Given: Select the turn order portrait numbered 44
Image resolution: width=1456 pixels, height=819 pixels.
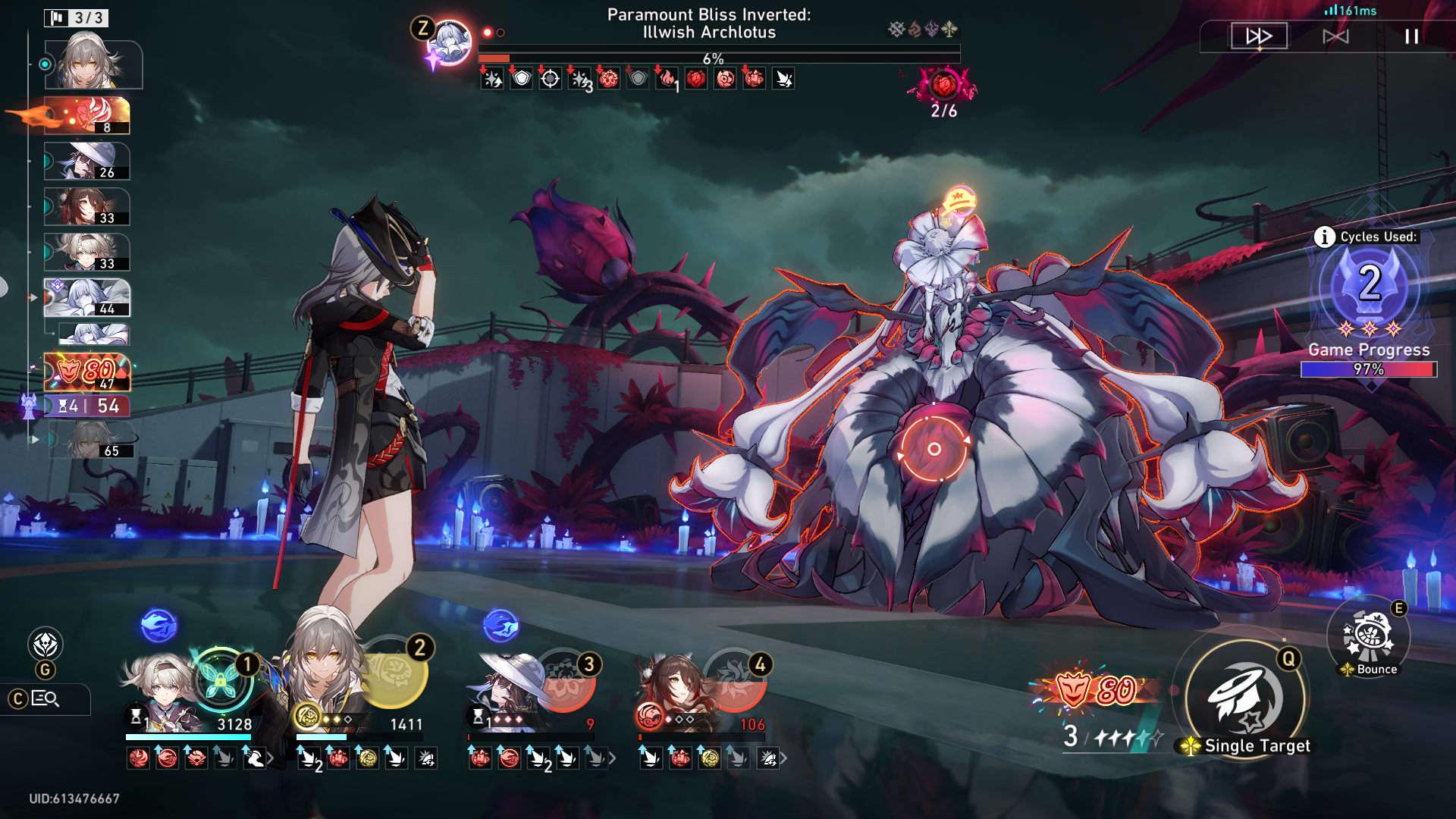Looking at the screenshot, I should point(86,297).
